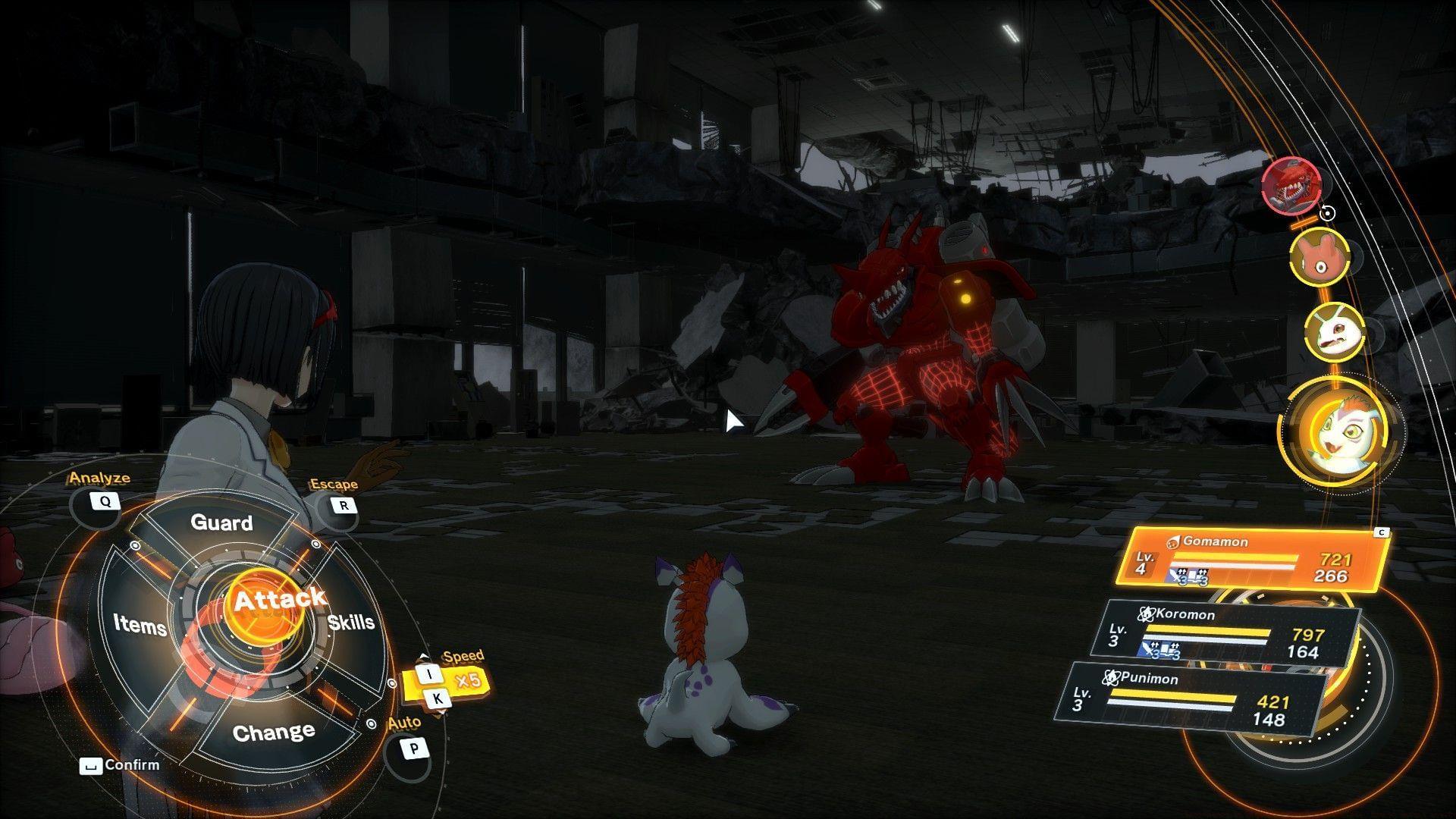Image resolution: width=1456 pixels, height=819 pixels.
Task: Activate the Analyze option
Action: click(x=104, y=501)
